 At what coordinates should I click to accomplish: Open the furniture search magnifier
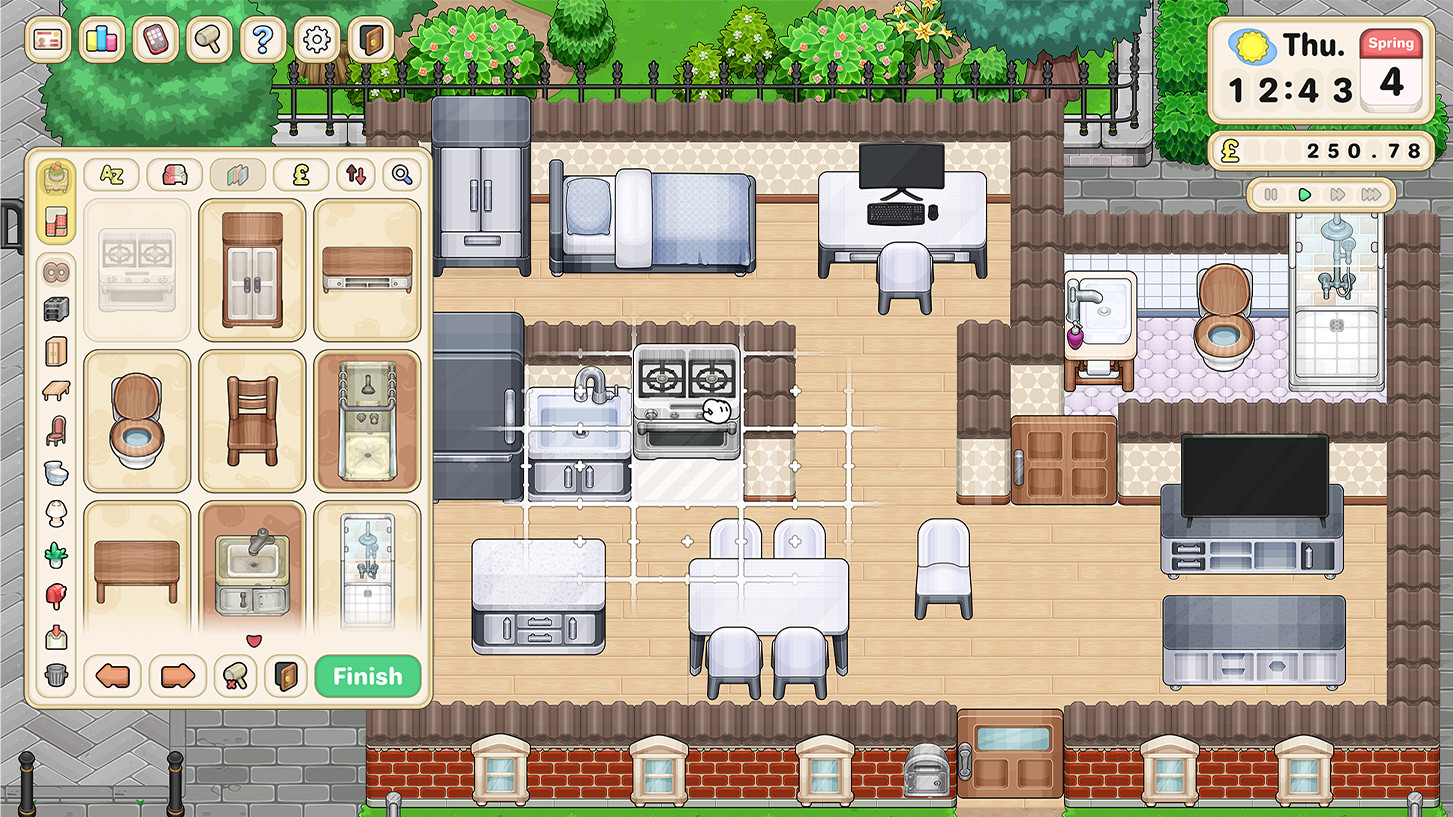pos(399,174)
